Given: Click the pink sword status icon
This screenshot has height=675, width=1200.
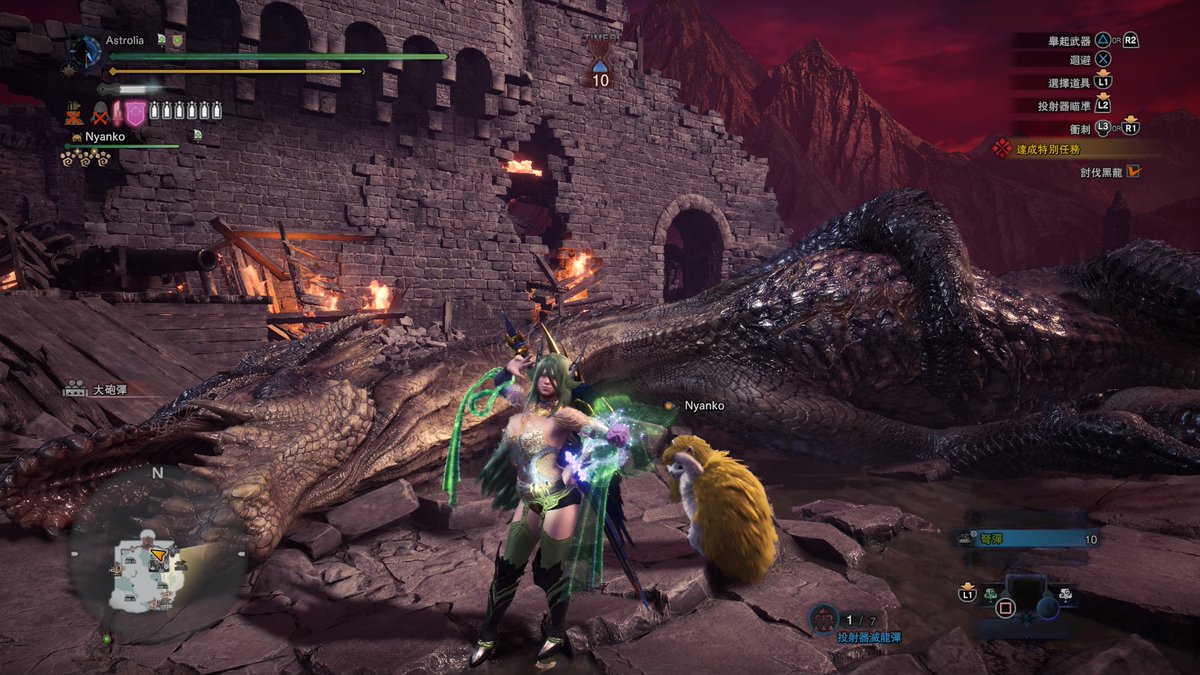Looking at the screenshot, I should tap(117, 111).
